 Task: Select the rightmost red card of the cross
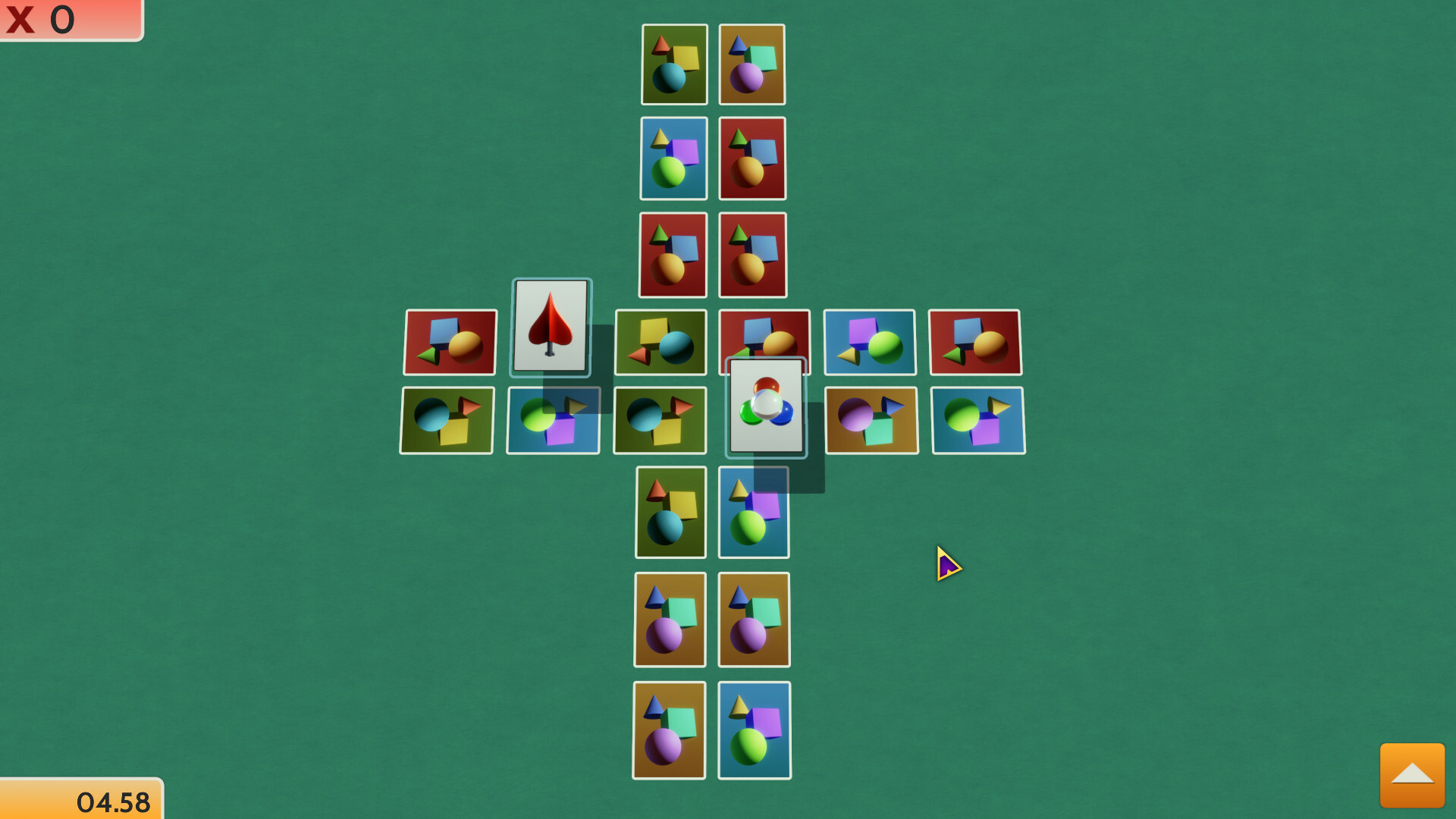[978, 342]
